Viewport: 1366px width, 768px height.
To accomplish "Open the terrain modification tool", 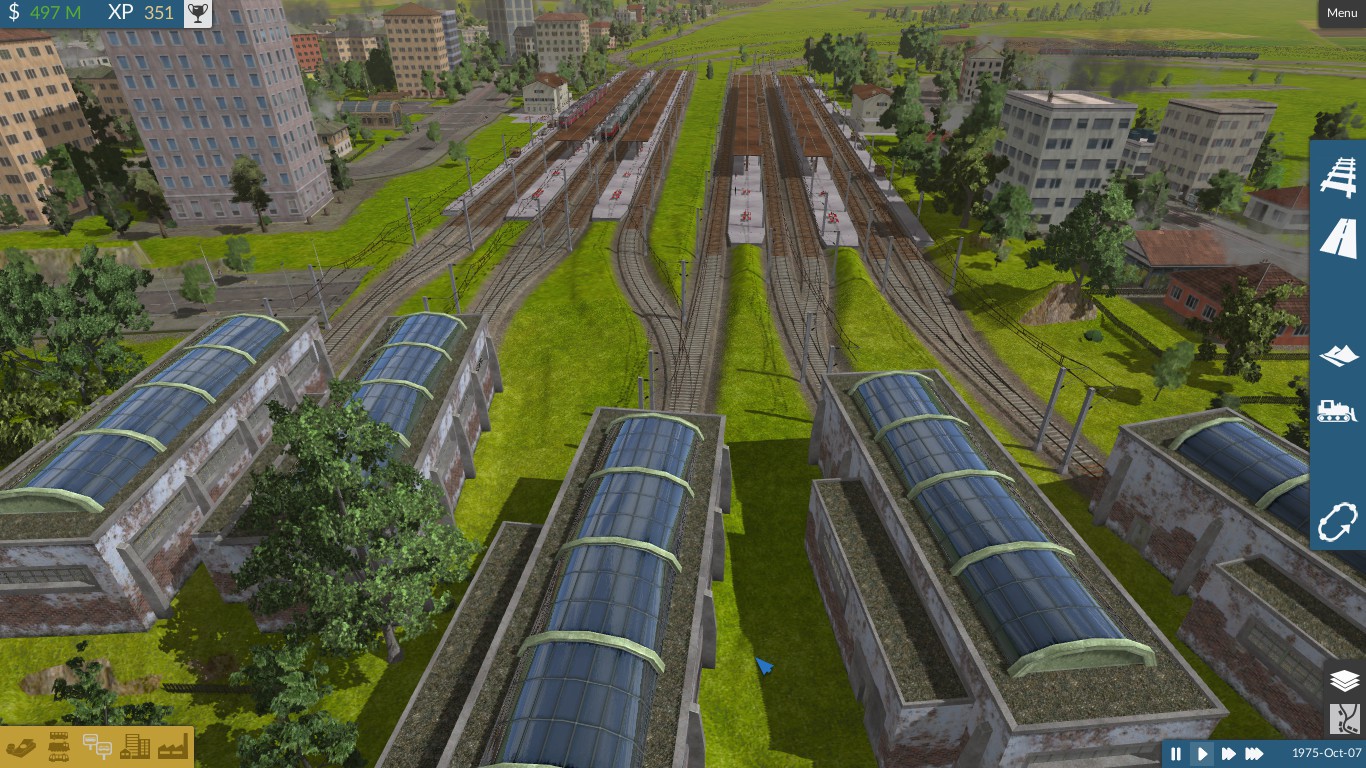I will point(1337,355).
